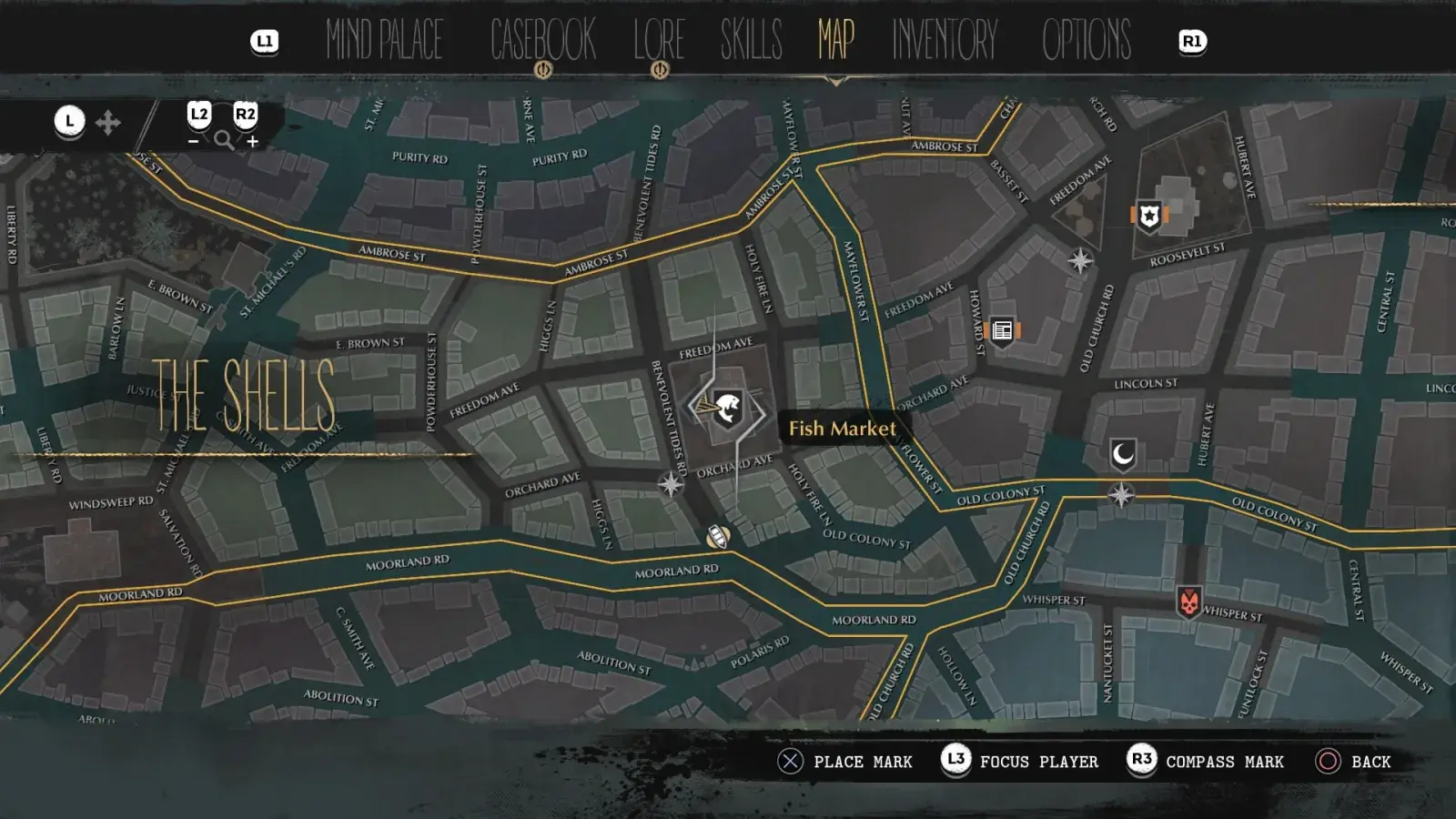This screenshot has width=1456, height=819.
Task: Choose the star marker below the moon icon
Action: pyautogui.click(x=1121, y=495)
